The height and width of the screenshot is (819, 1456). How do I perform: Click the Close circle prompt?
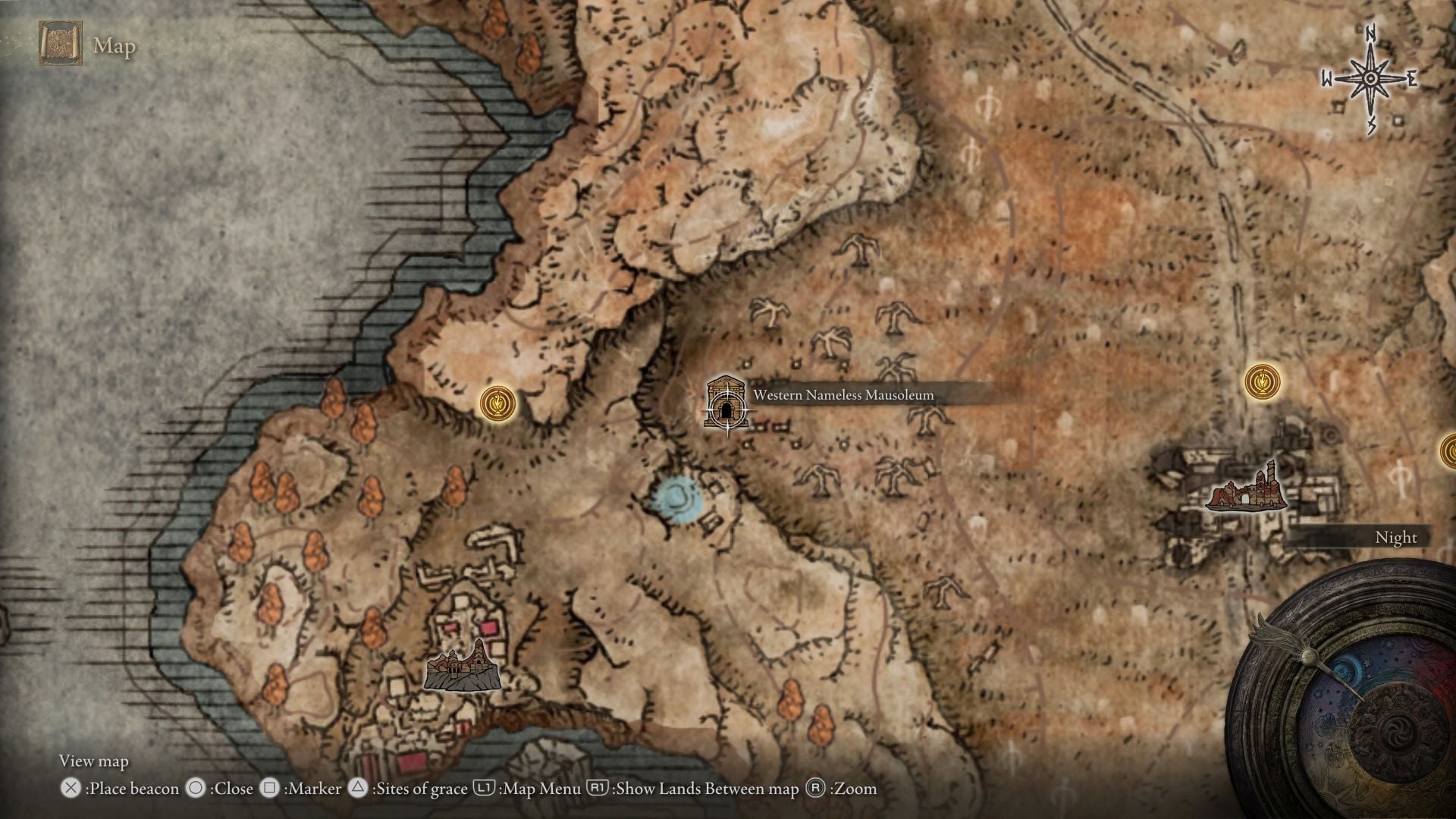197,789
